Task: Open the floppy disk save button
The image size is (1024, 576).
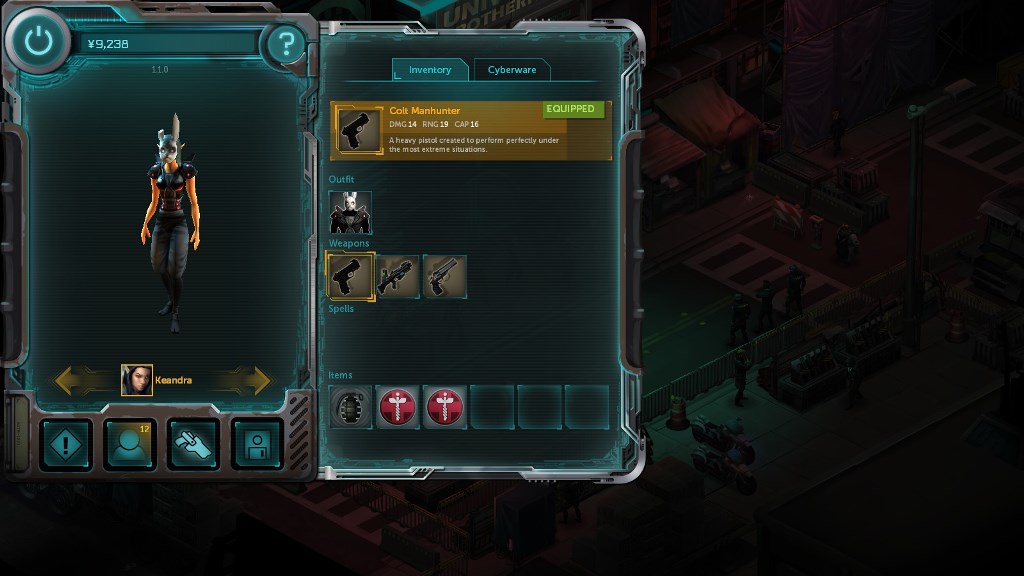Action: [x=257, y=444]
